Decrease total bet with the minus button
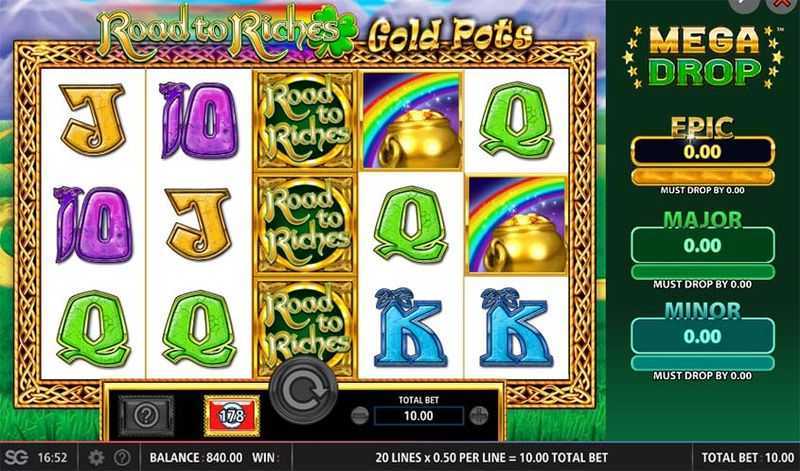The height and width of the screenshot is (471, 800). coord(360,416)
